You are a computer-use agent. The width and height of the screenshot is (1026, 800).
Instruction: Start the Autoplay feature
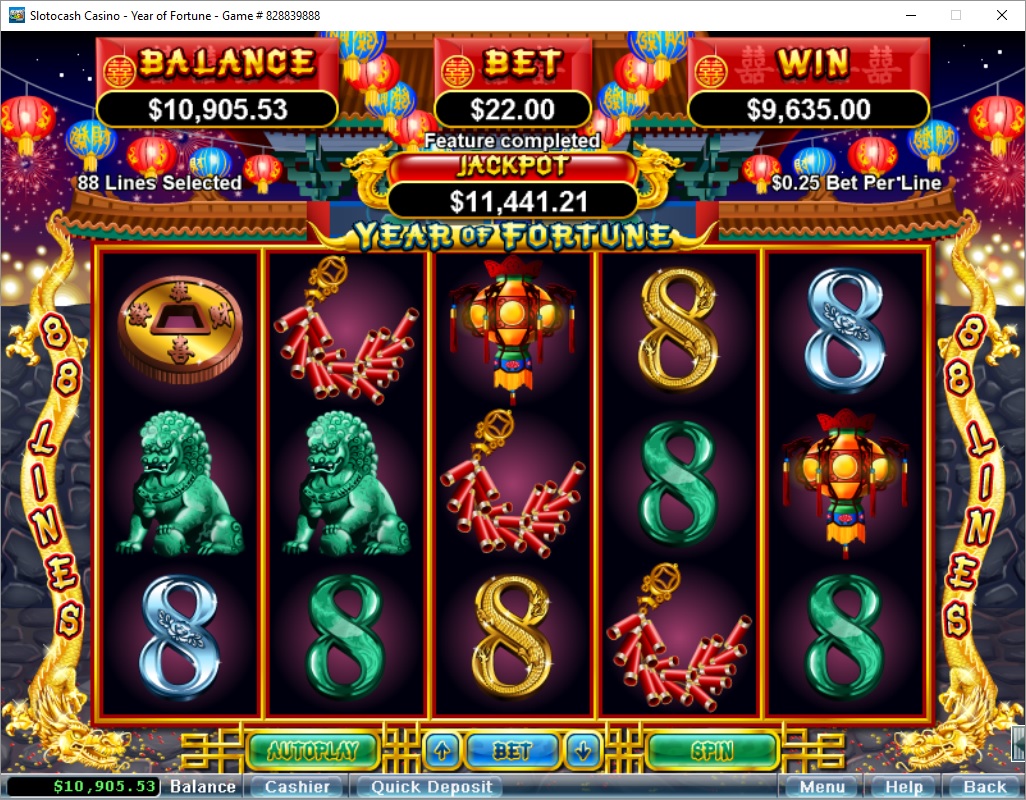coord(312,750)
